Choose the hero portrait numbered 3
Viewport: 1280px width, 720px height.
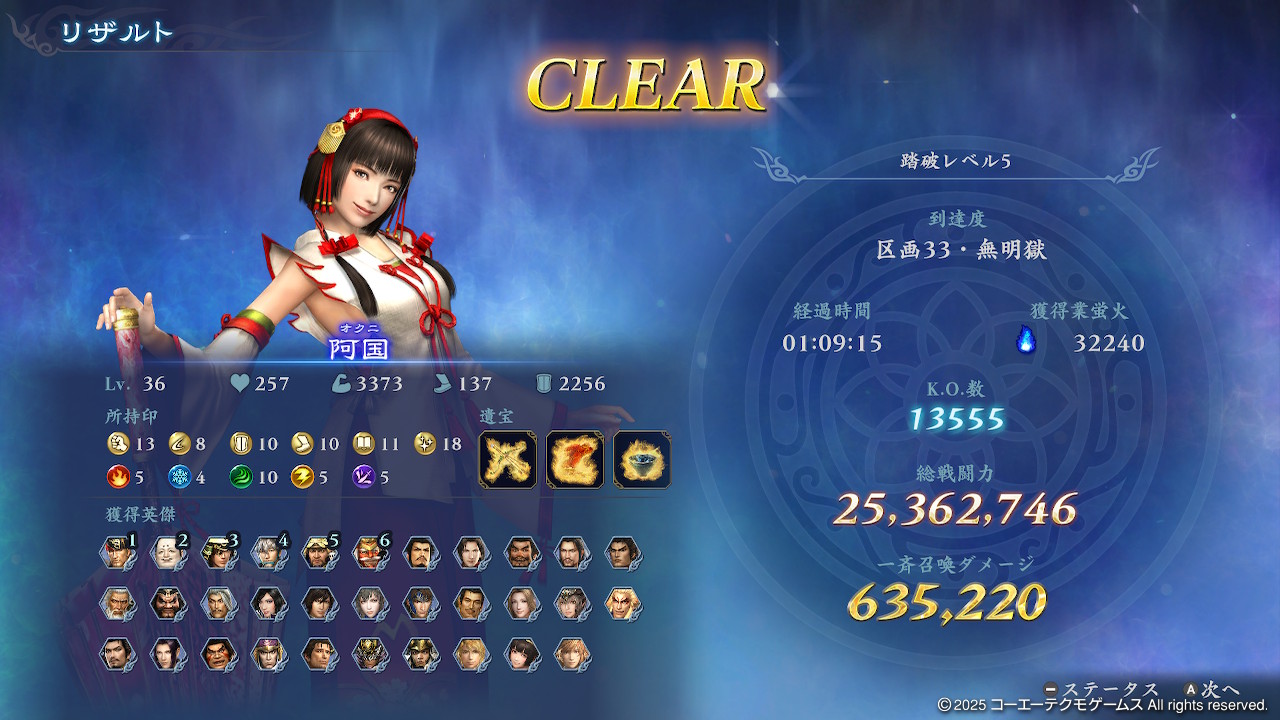click(219, 553)
